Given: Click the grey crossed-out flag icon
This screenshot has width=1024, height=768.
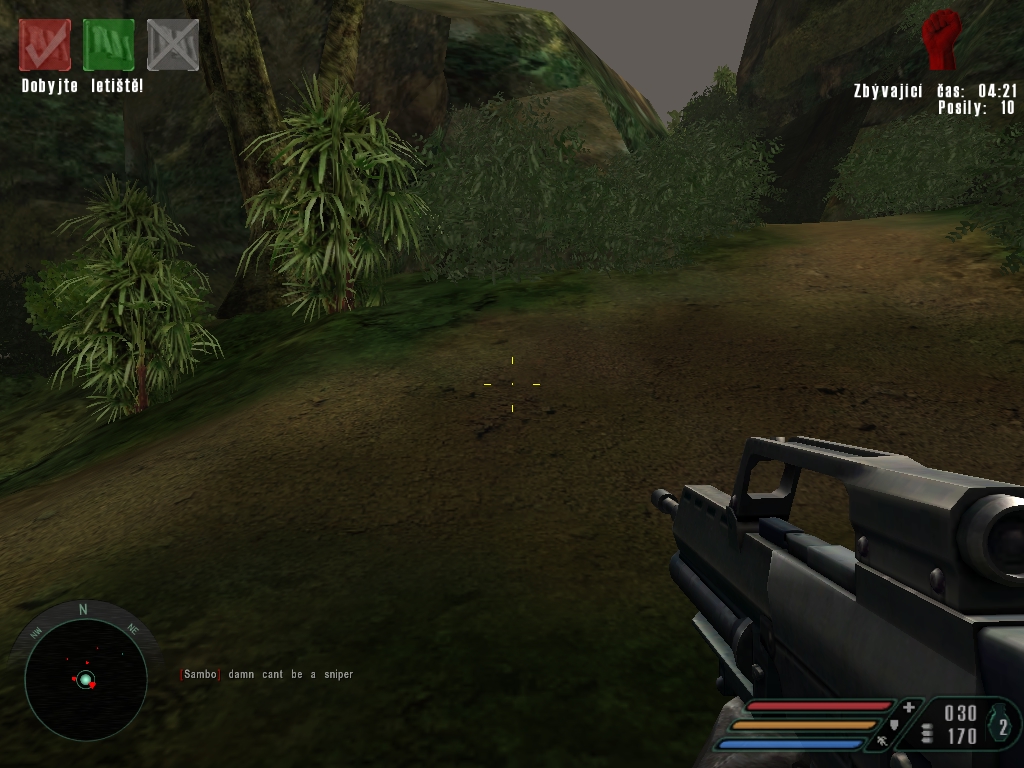Looking at the screenshot, I should coord(173,45).
